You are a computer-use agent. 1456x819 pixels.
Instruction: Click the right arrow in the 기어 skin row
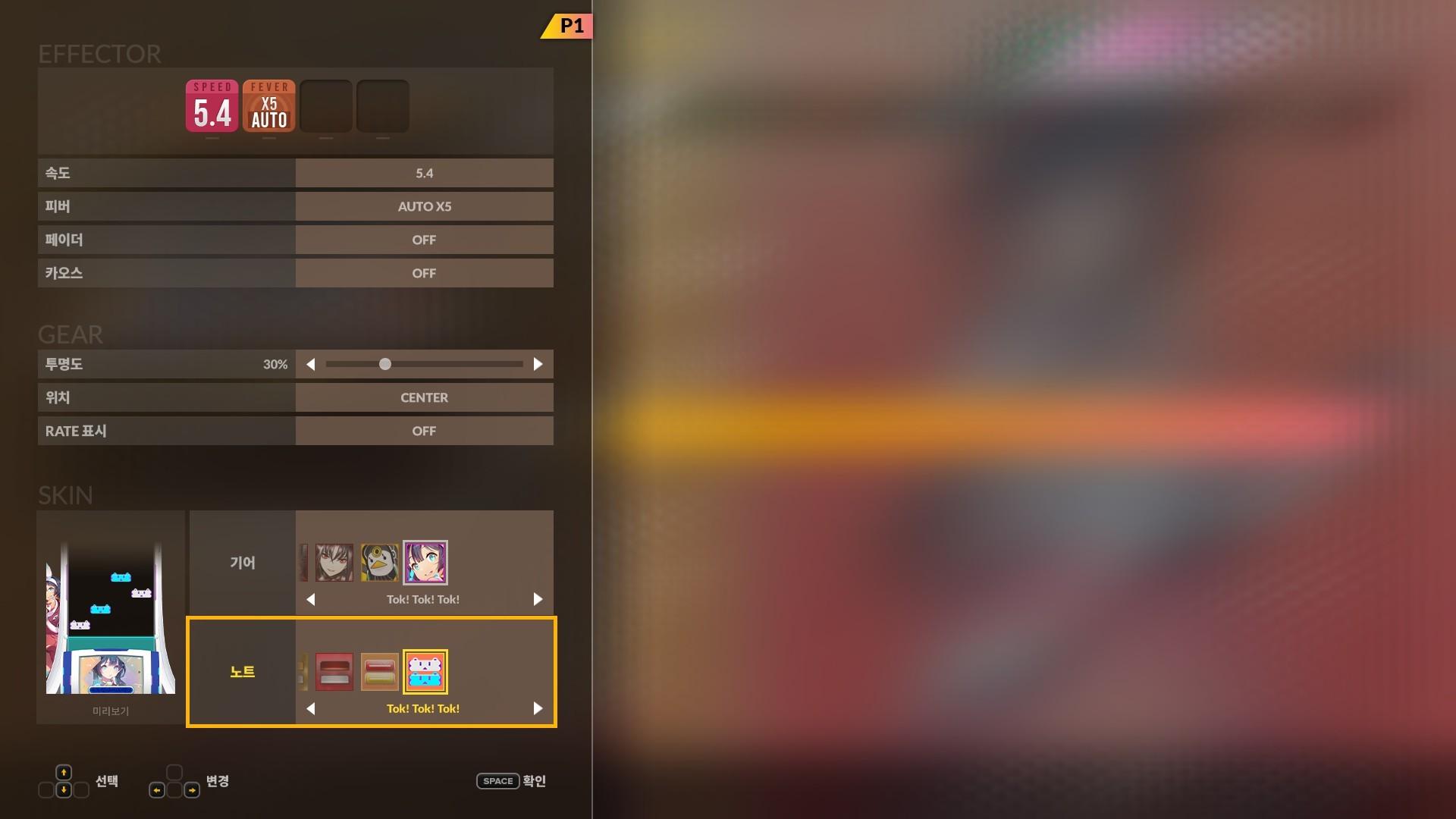coord(538,599)
